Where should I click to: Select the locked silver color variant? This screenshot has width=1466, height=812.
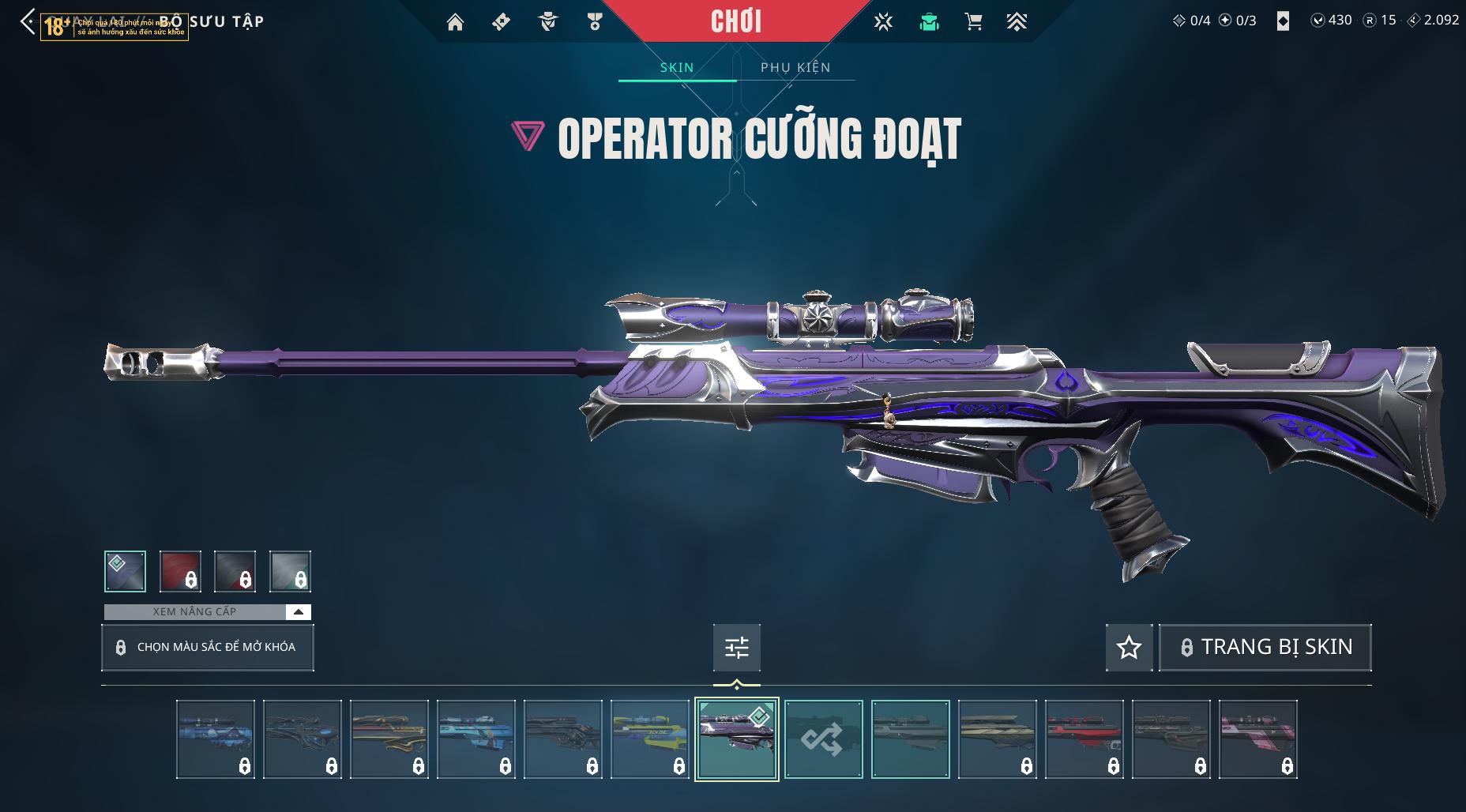(x=290, y=571)
